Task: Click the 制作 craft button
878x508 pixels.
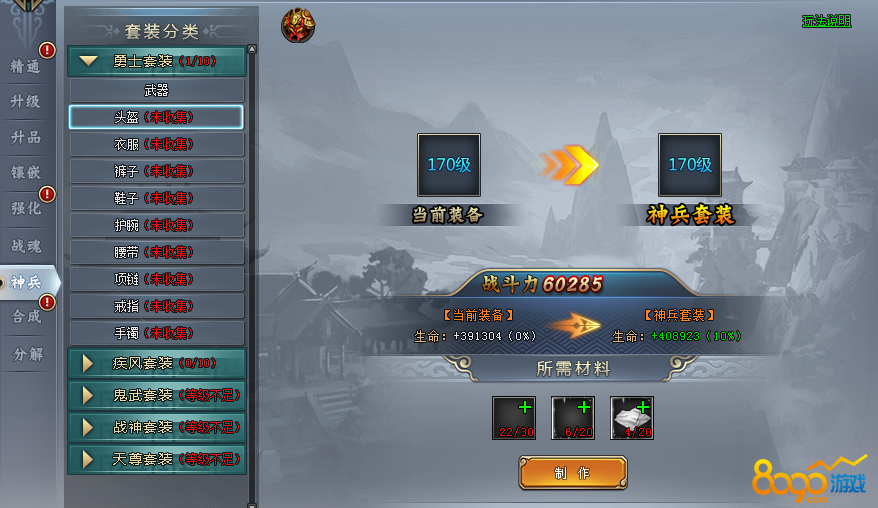Action: pyautogui.click(x=572, y=472)
